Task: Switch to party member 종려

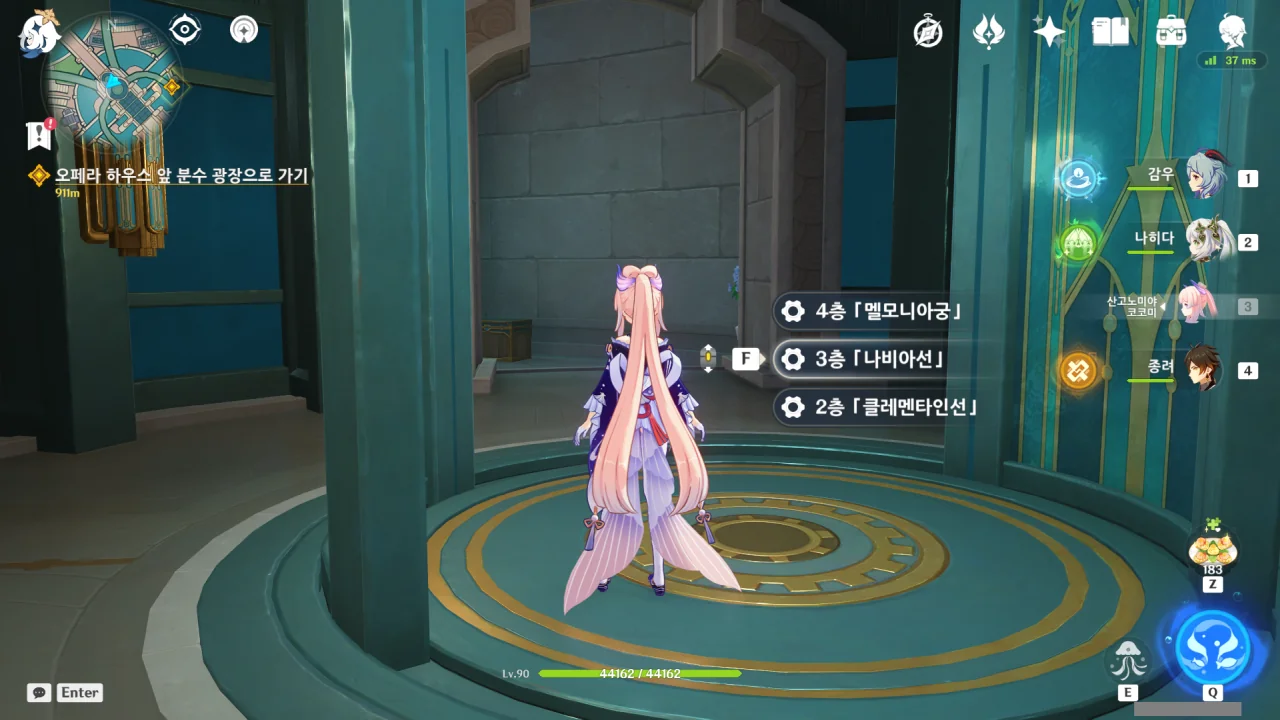Action: [1204, 370]
